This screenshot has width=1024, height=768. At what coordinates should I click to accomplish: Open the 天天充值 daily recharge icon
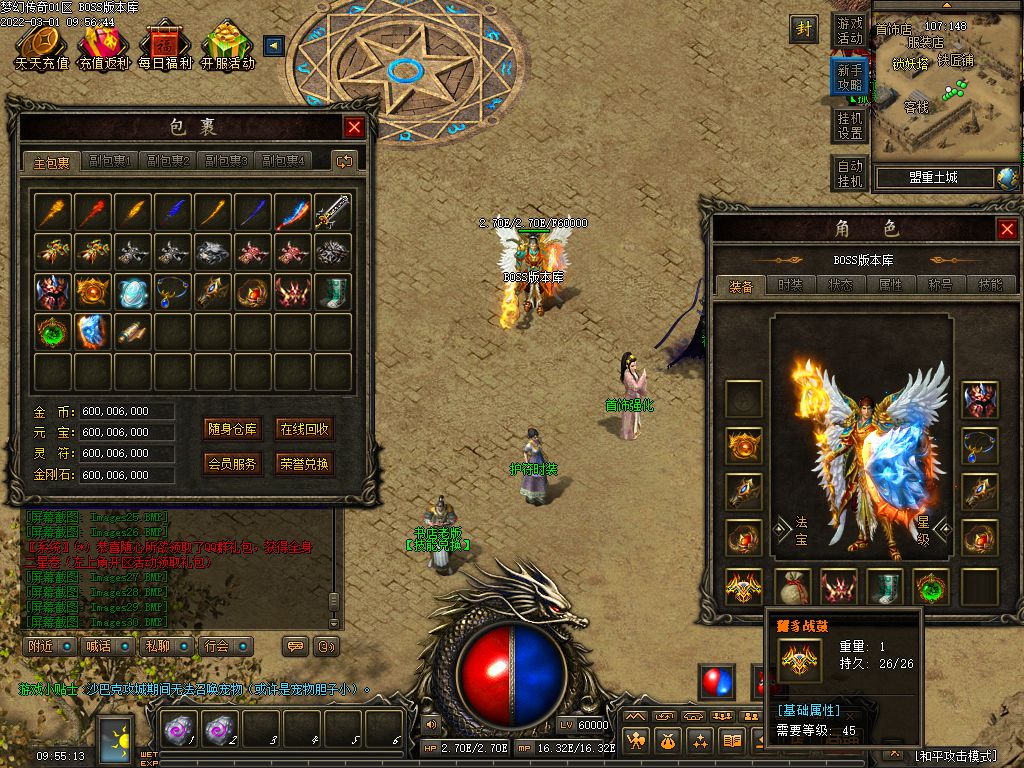point(42,47)
